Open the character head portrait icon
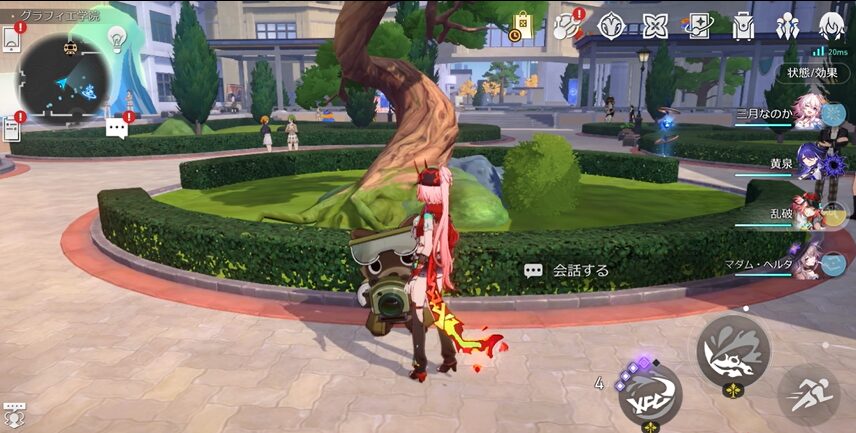Image resolution: width=856 pixels, height=433 pixels. coord(831,25)
